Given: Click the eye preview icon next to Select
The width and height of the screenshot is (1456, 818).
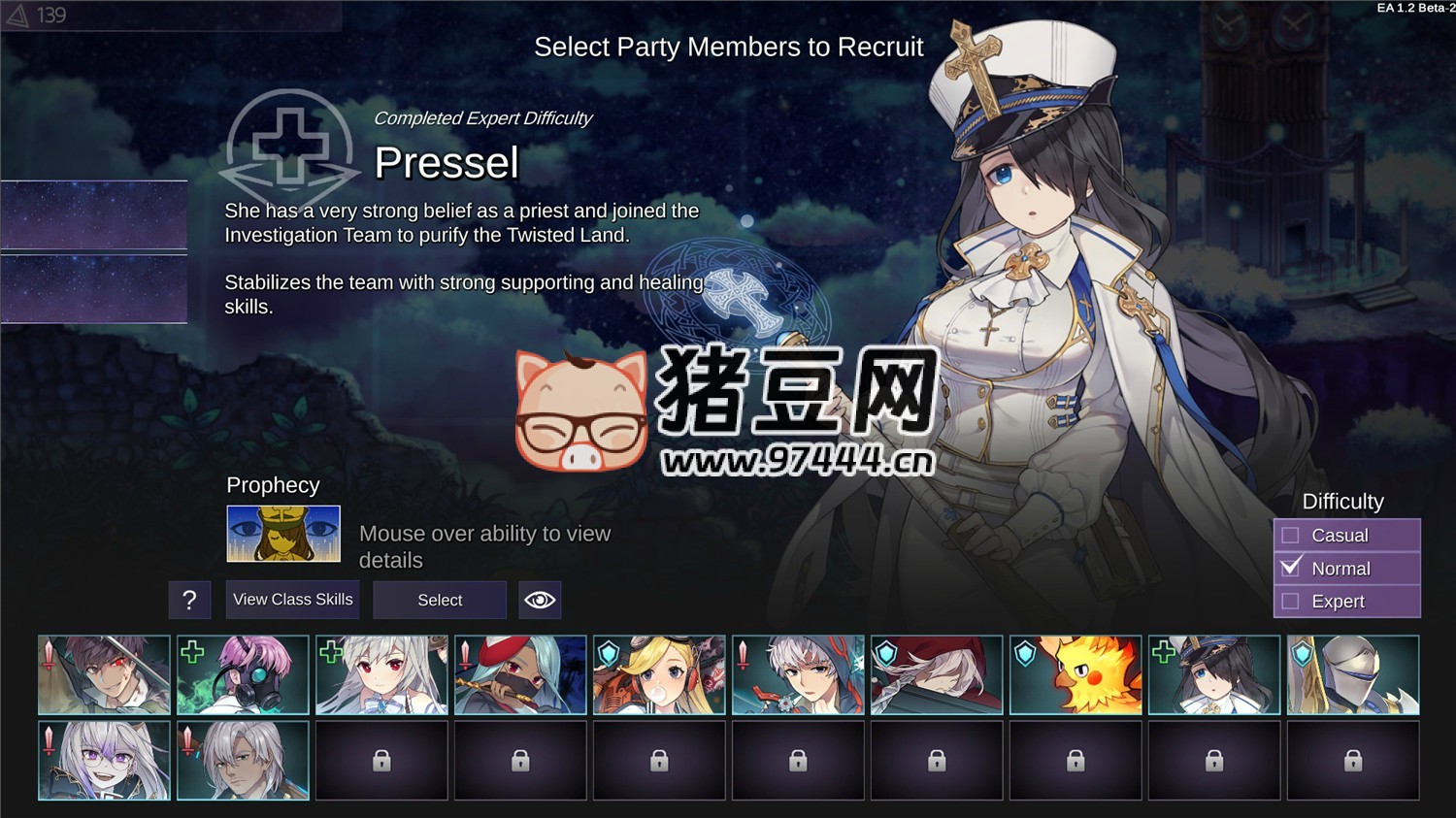Looking at the screenshot, I should [x=541, y=600].
